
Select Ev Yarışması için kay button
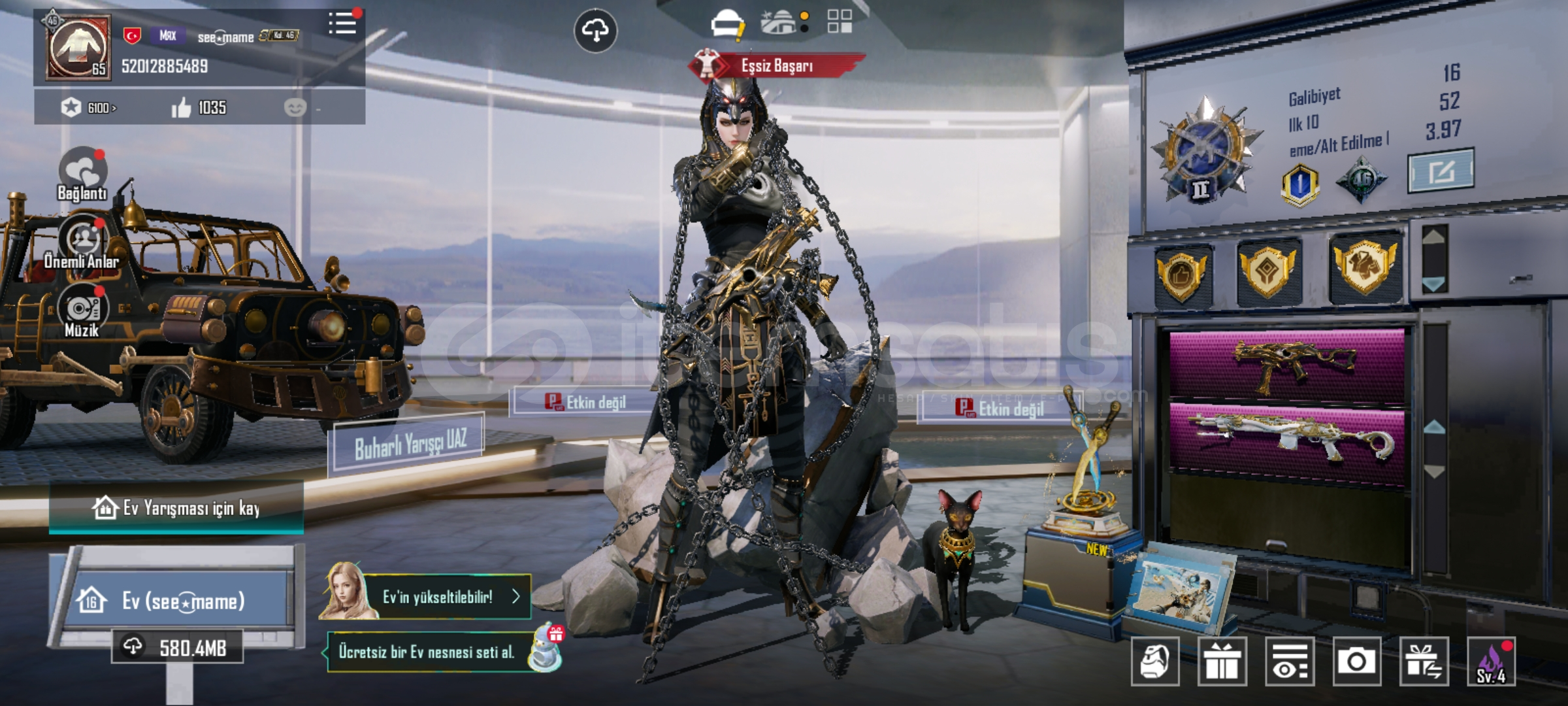click(176, 508)
